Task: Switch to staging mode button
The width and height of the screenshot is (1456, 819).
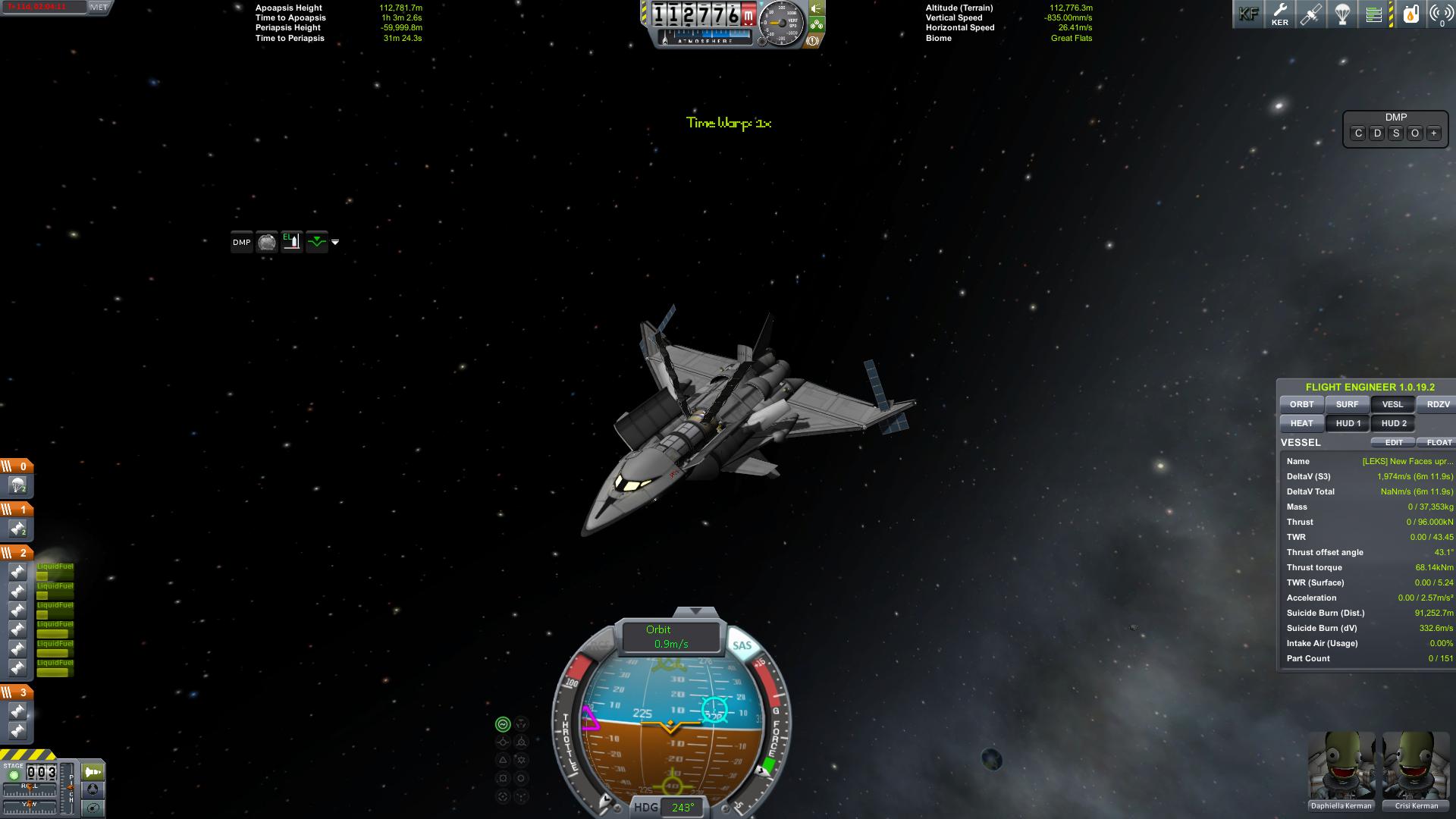Action: tap(93, 772)
